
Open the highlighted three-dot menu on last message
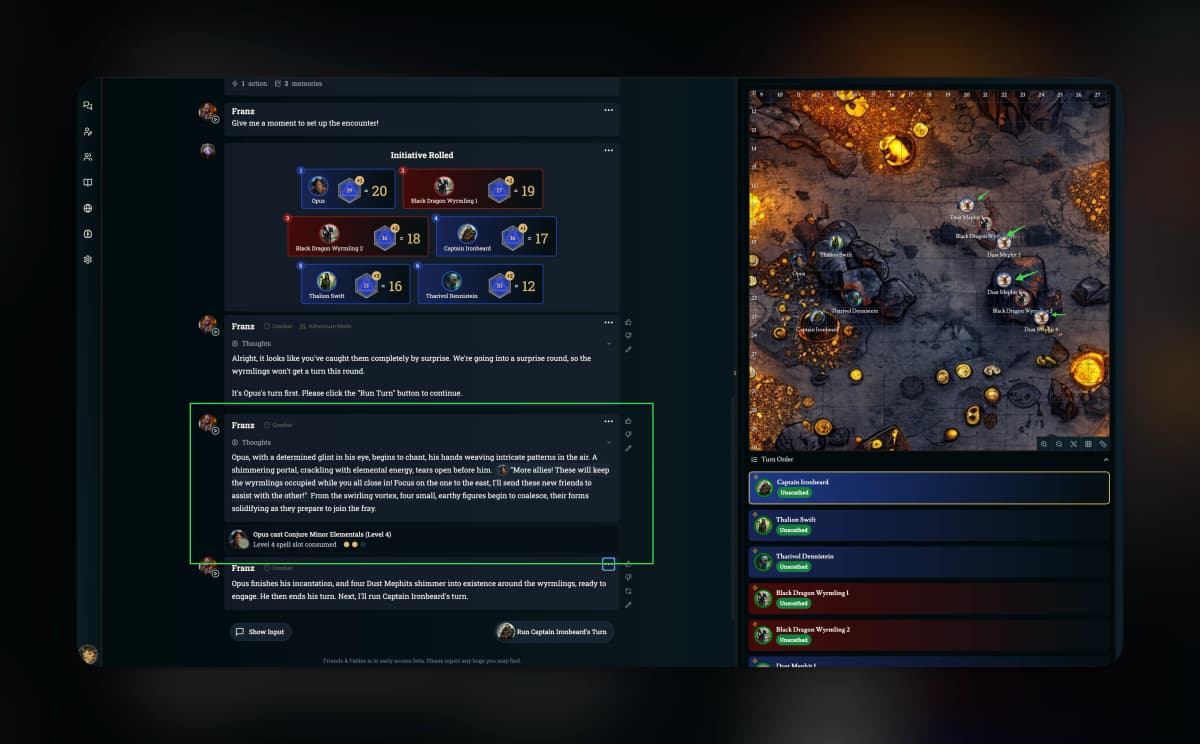click(x=608, y=565)
